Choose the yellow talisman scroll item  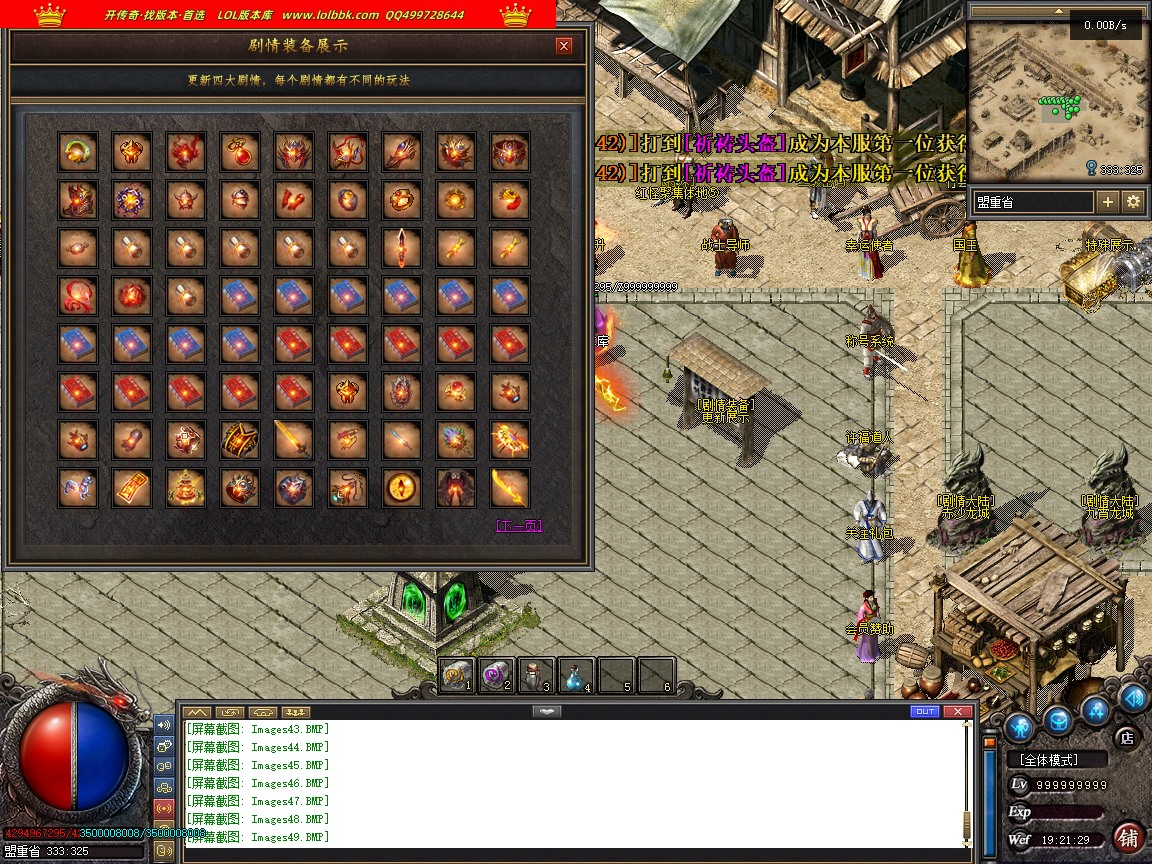[132, 488]
